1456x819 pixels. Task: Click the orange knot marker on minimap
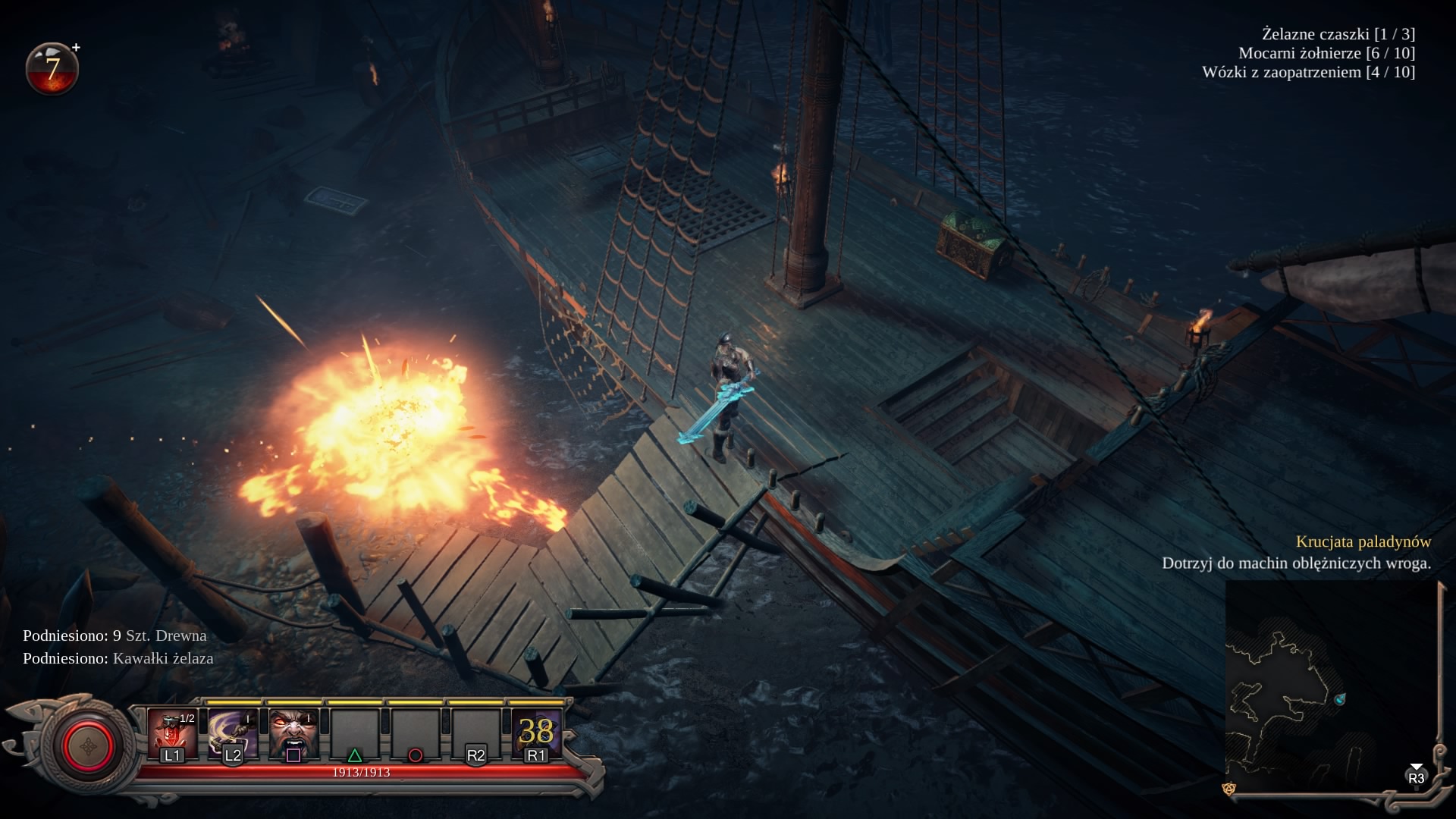(1228, 789)
